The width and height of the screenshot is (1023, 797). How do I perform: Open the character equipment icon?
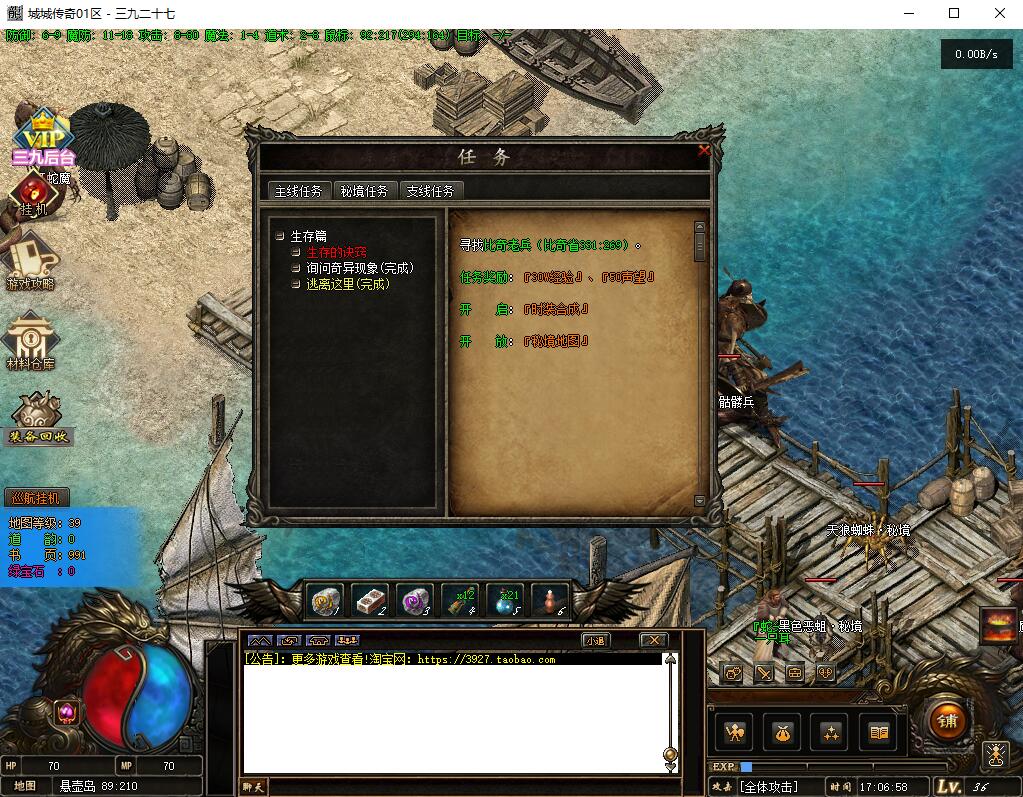(x=735, y=733)
